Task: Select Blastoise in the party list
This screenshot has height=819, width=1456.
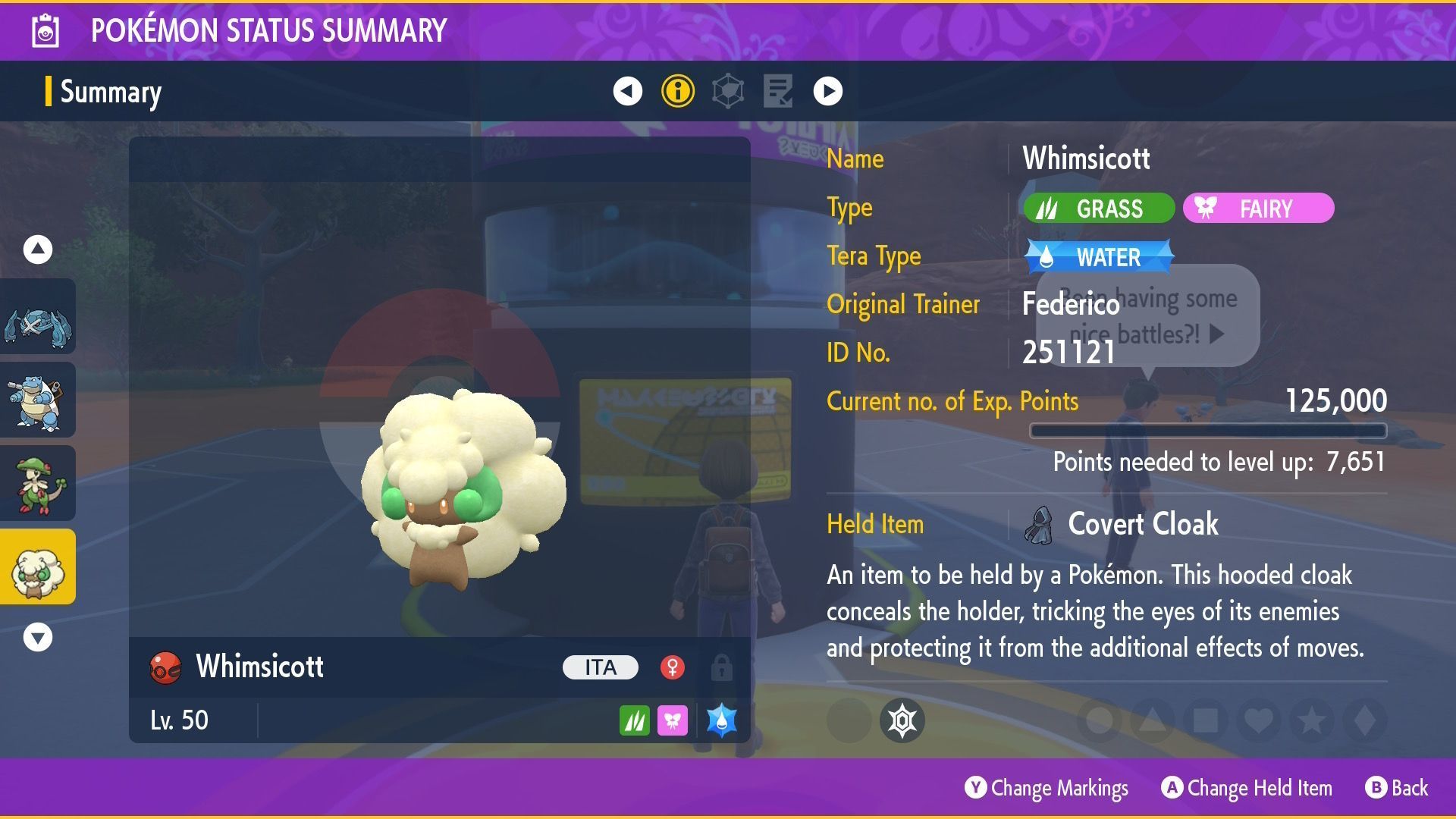Action: point(37,400)
